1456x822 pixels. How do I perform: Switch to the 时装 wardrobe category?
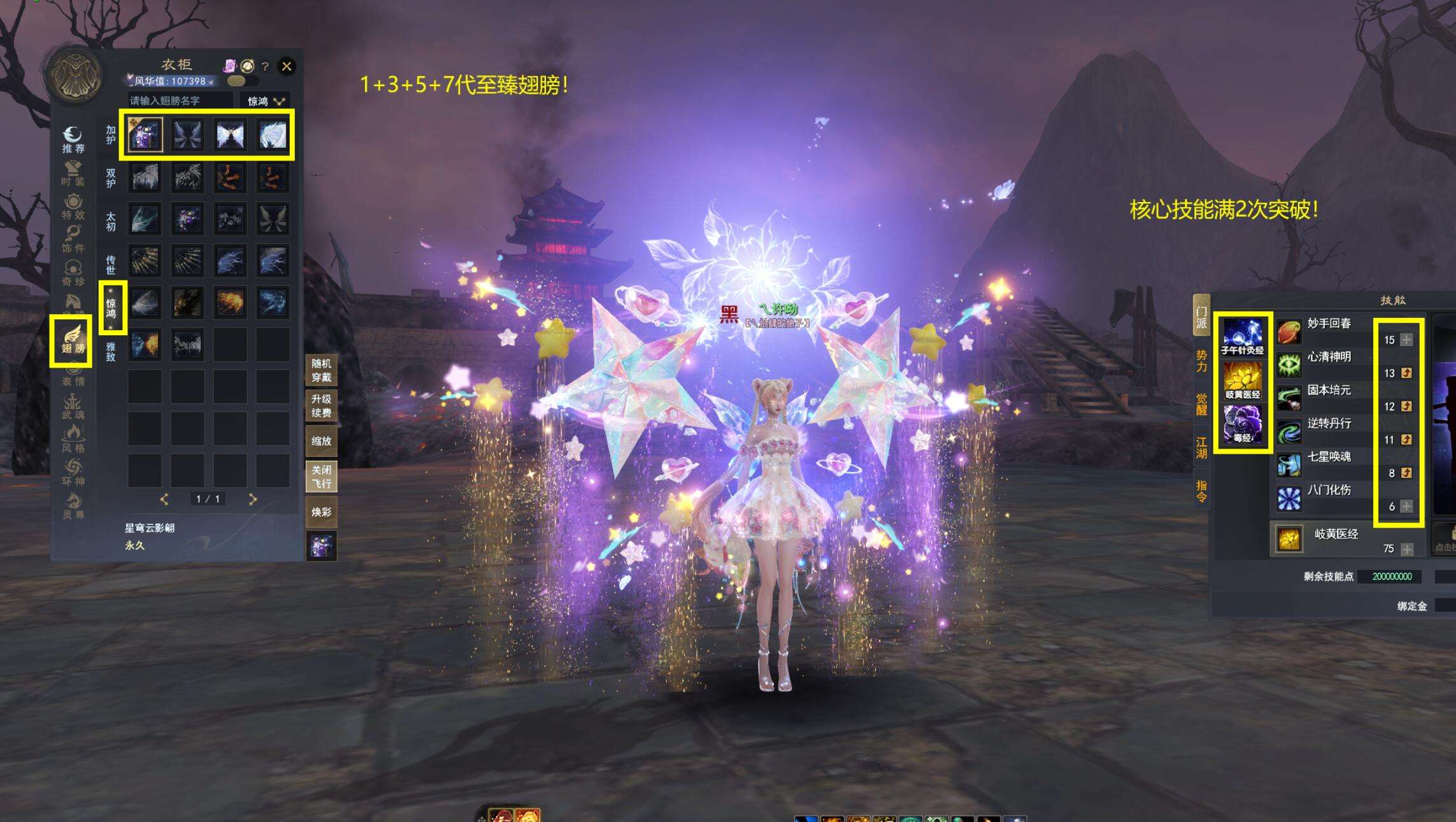[73, 173]
